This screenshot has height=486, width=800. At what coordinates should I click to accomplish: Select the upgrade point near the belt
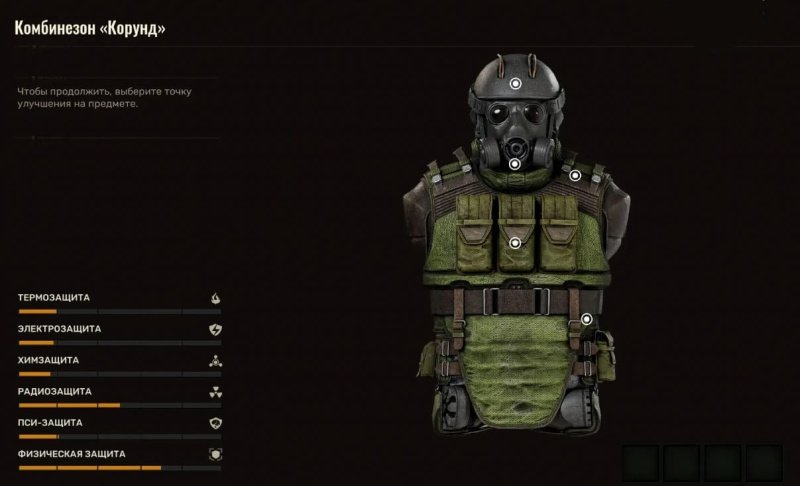pos(587,319)
